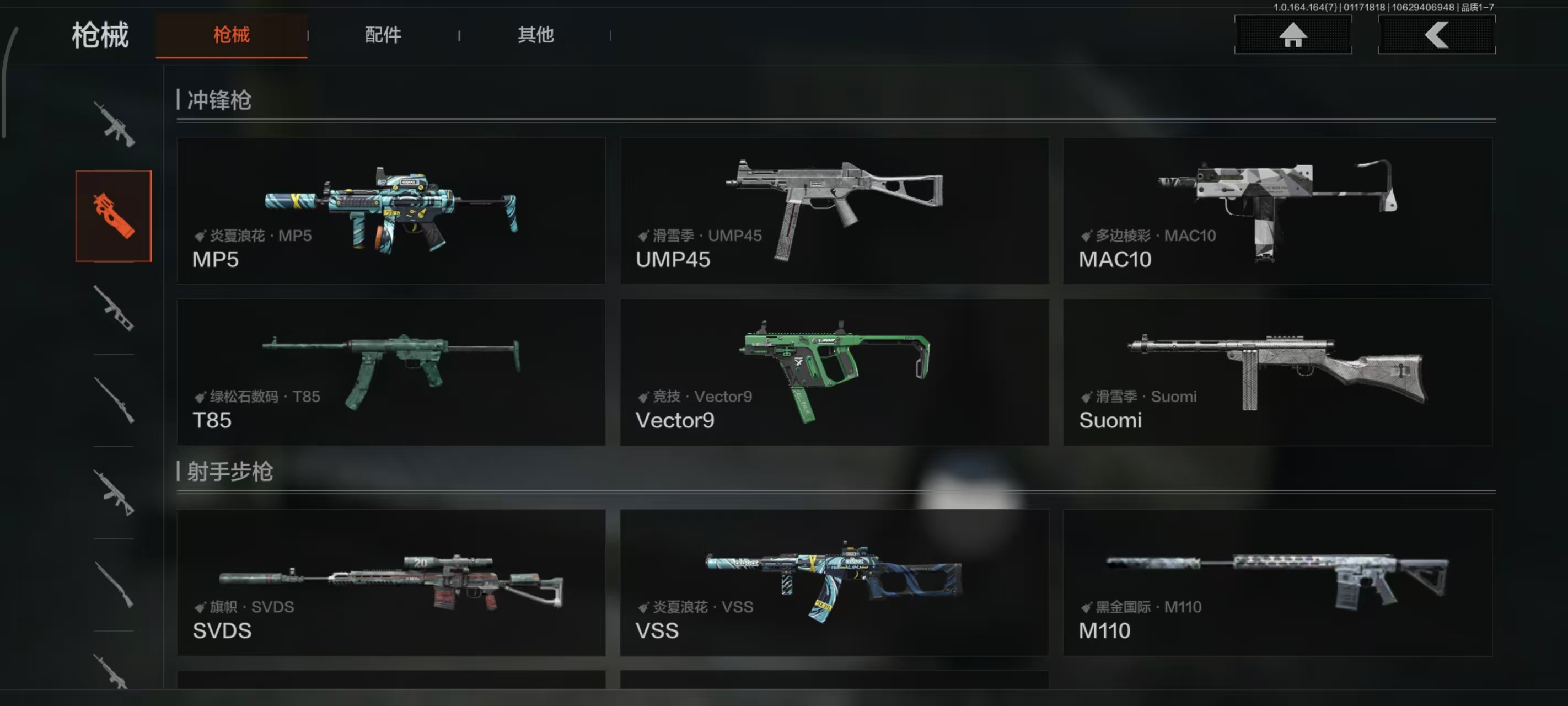The width and height of the screenshot is (1568, 706).
Task: Switch to the 枪械 tab
Action: (x=232, y=35)
